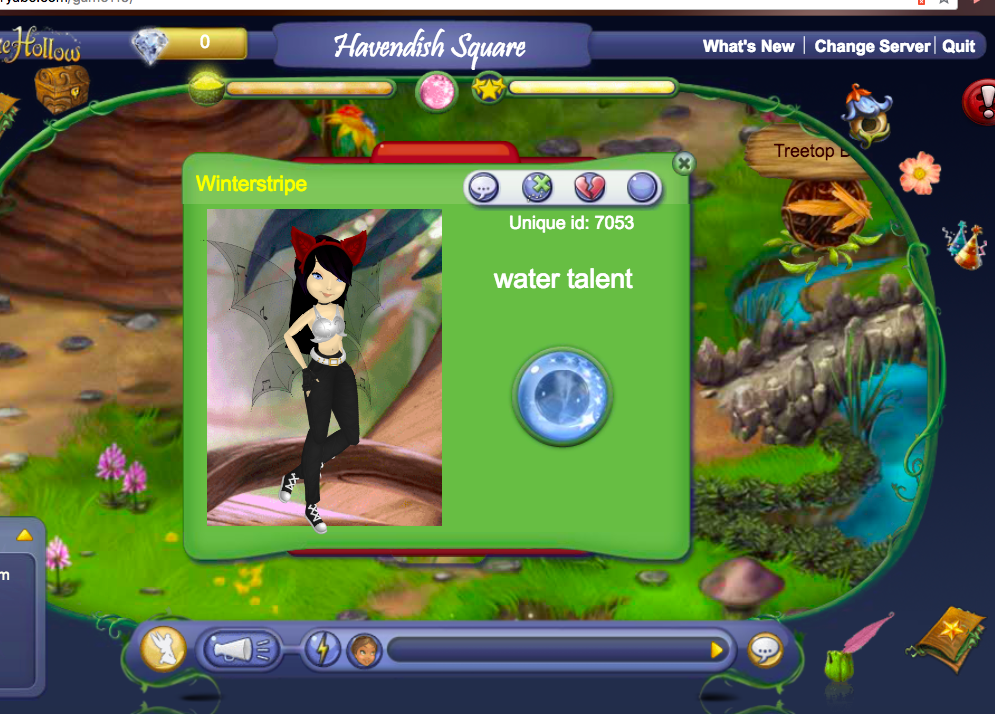Click the red exclamation alert icon
The image size is (995, 714).
point(980,101)
